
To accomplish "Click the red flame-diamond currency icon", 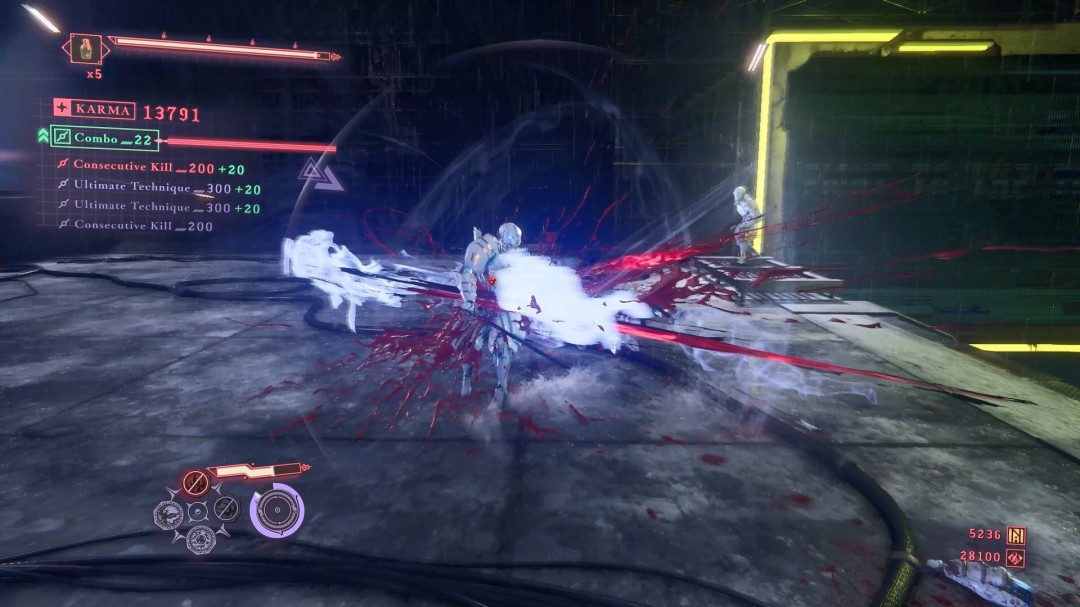I will [x=1016, y=556].
